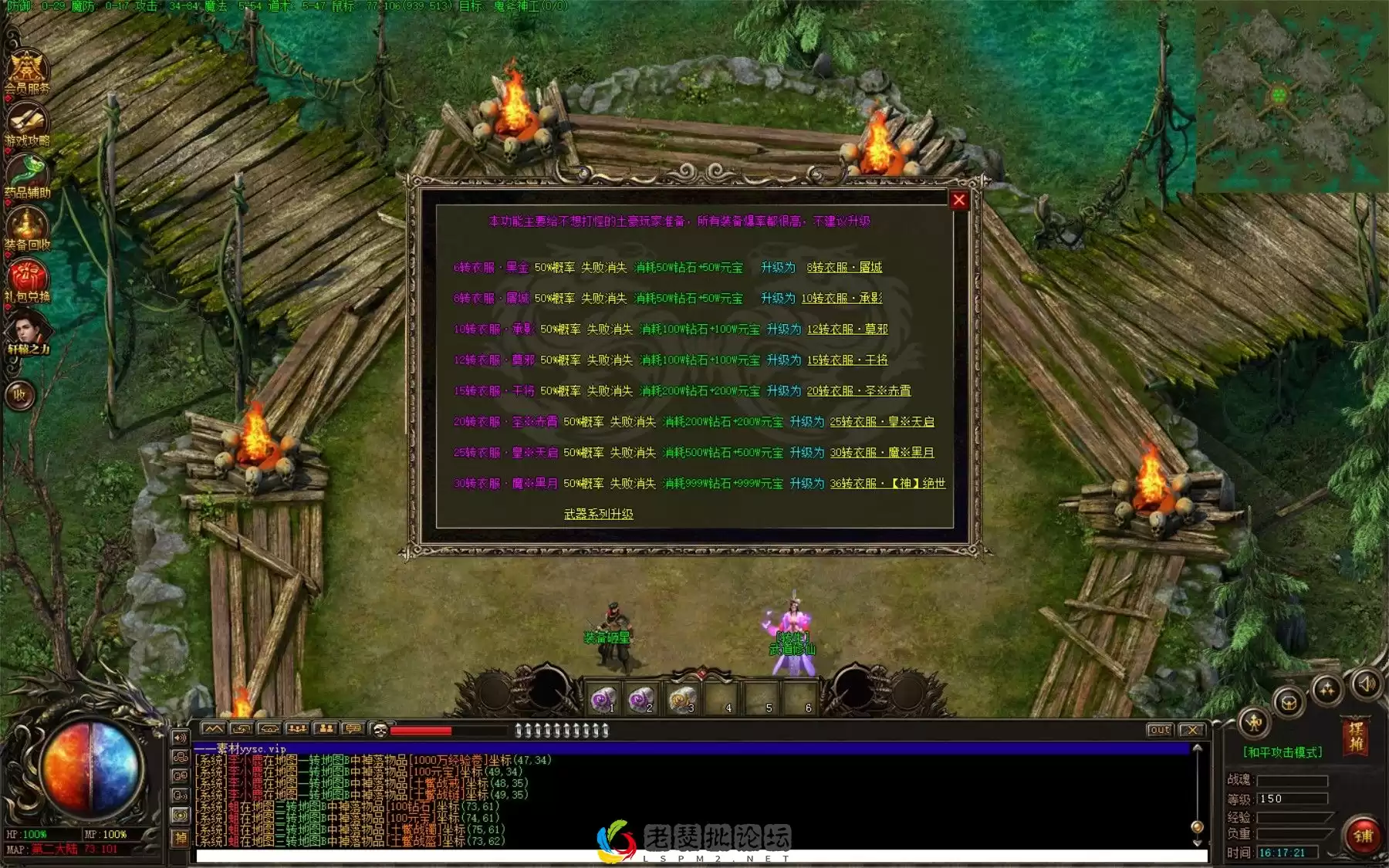Choose upgrade to 36转衣服·【神】绝世
1389x868 pixels.
[887, 484]
